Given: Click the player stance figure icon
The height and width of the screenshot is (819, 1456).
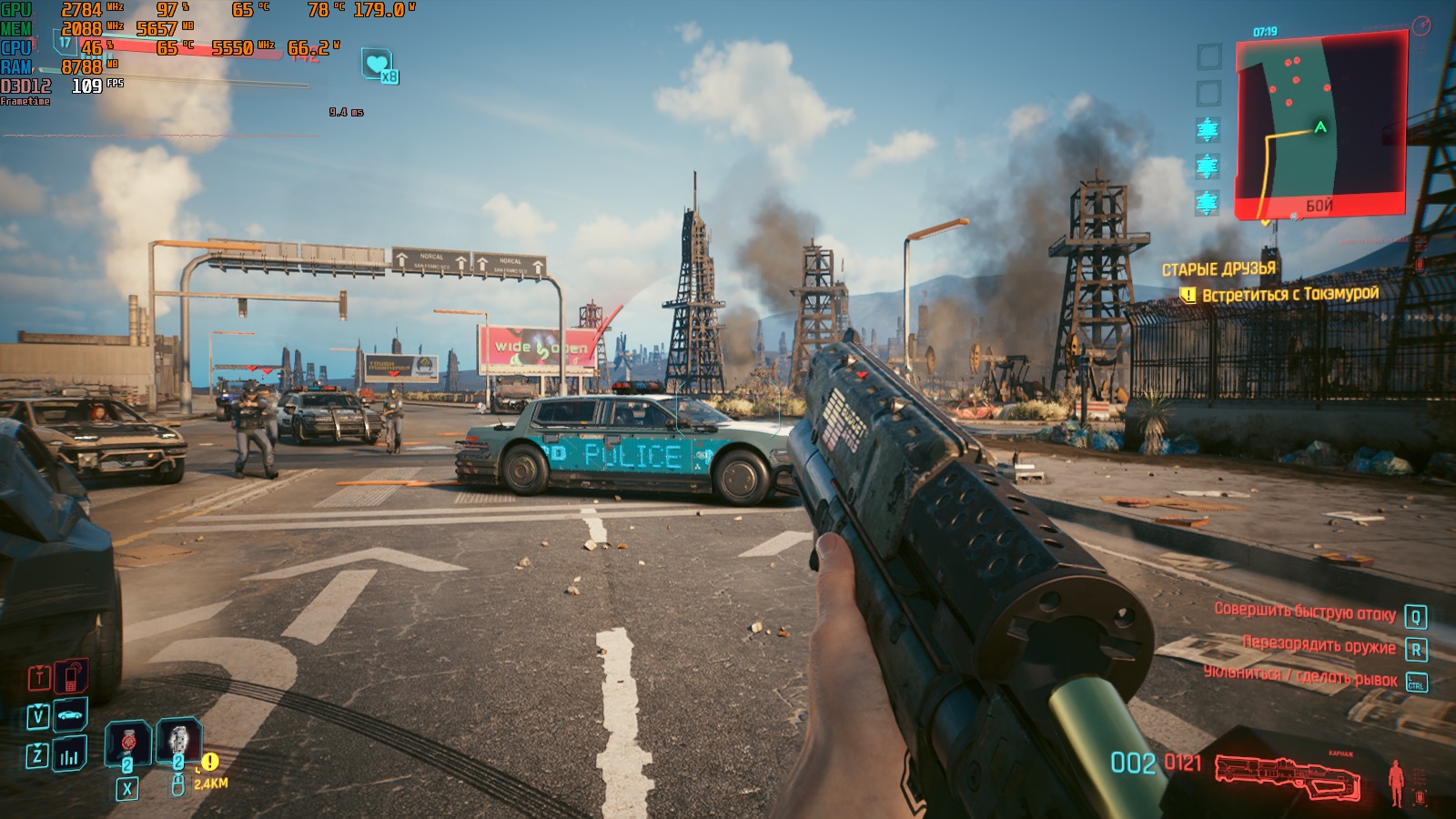Looking at the screenshot, I should 1397,782.
